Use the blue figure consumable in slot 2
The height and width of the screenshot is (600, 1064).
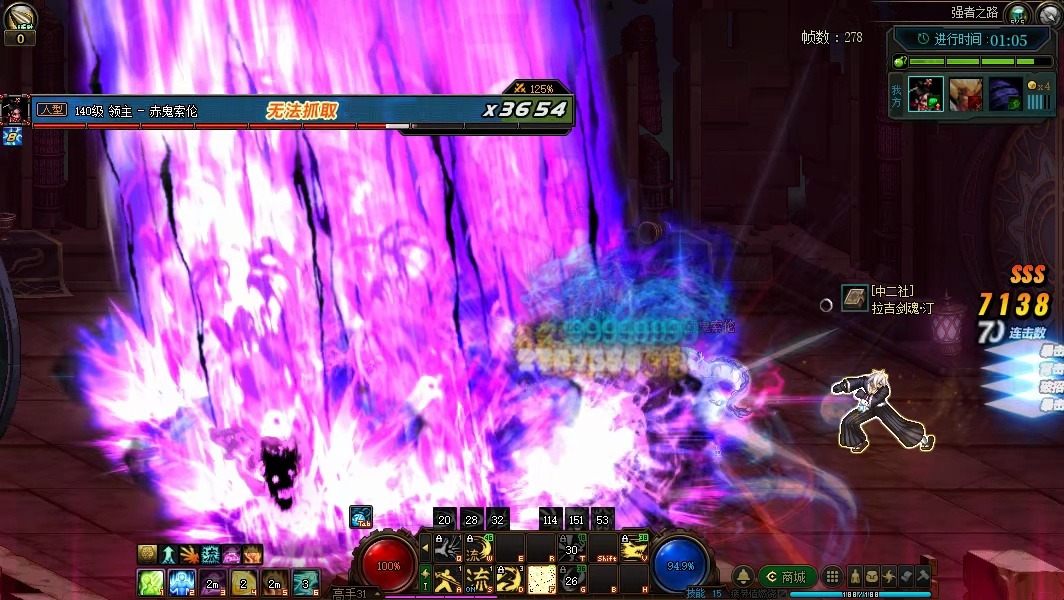point(182,582)
